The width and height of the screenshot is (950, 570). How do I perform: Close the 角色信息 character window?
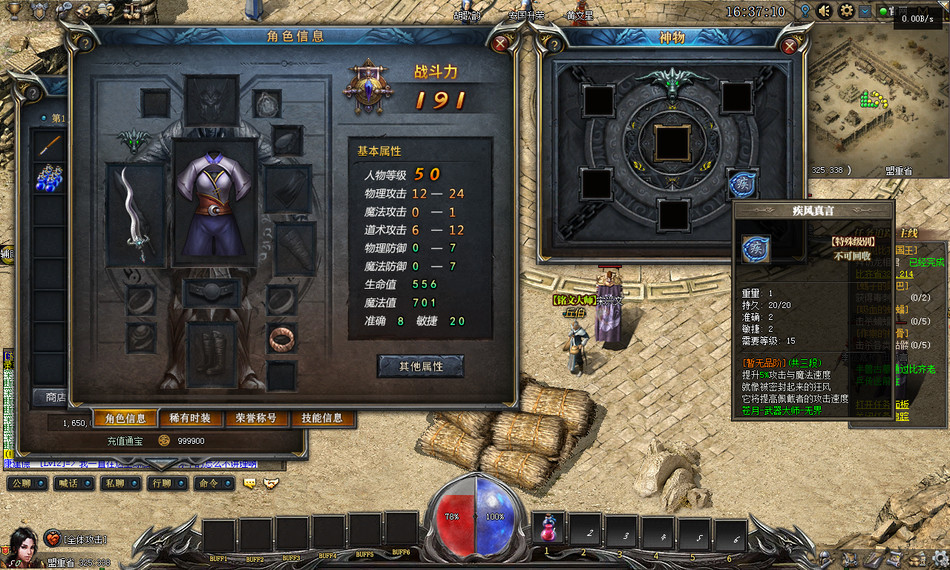coord(501,43)
